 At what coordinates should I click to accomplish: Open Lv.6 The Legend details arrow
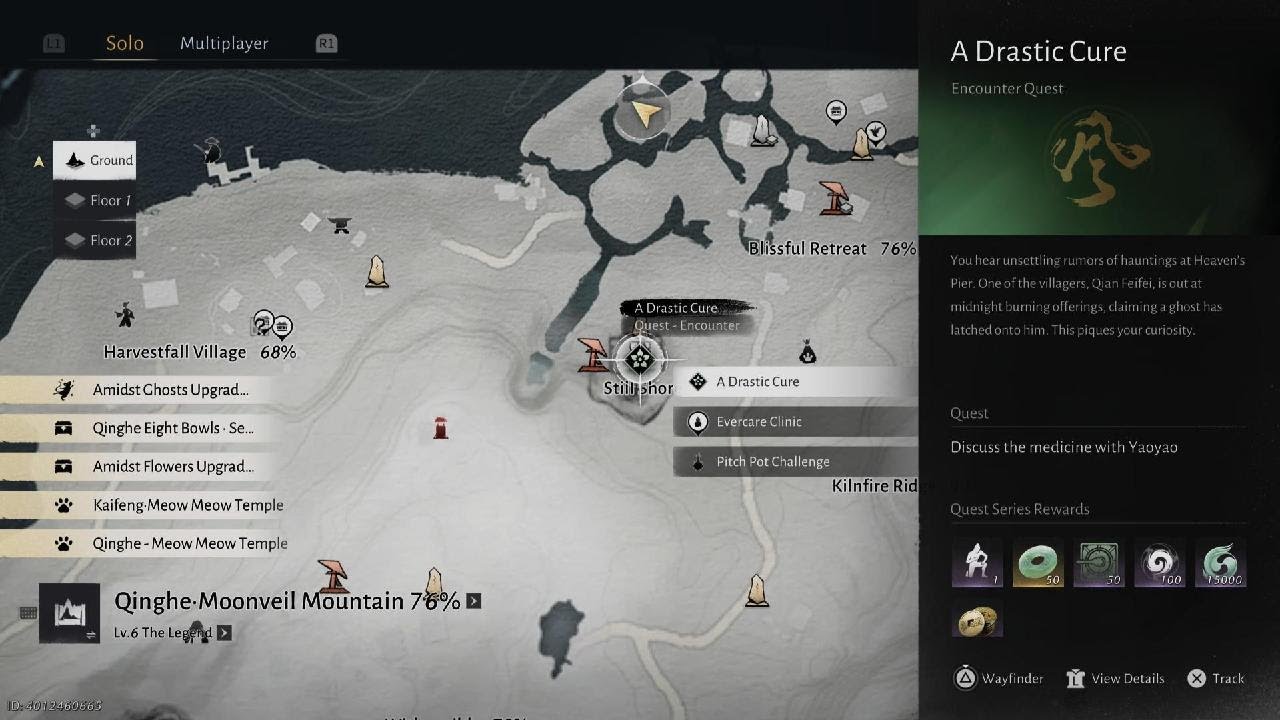point(224,632)
